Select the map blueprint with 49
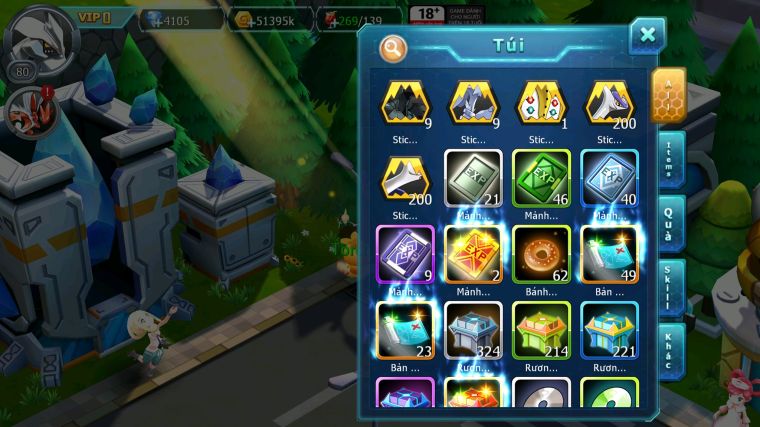The image size is (760, 427). click(609, 254)
